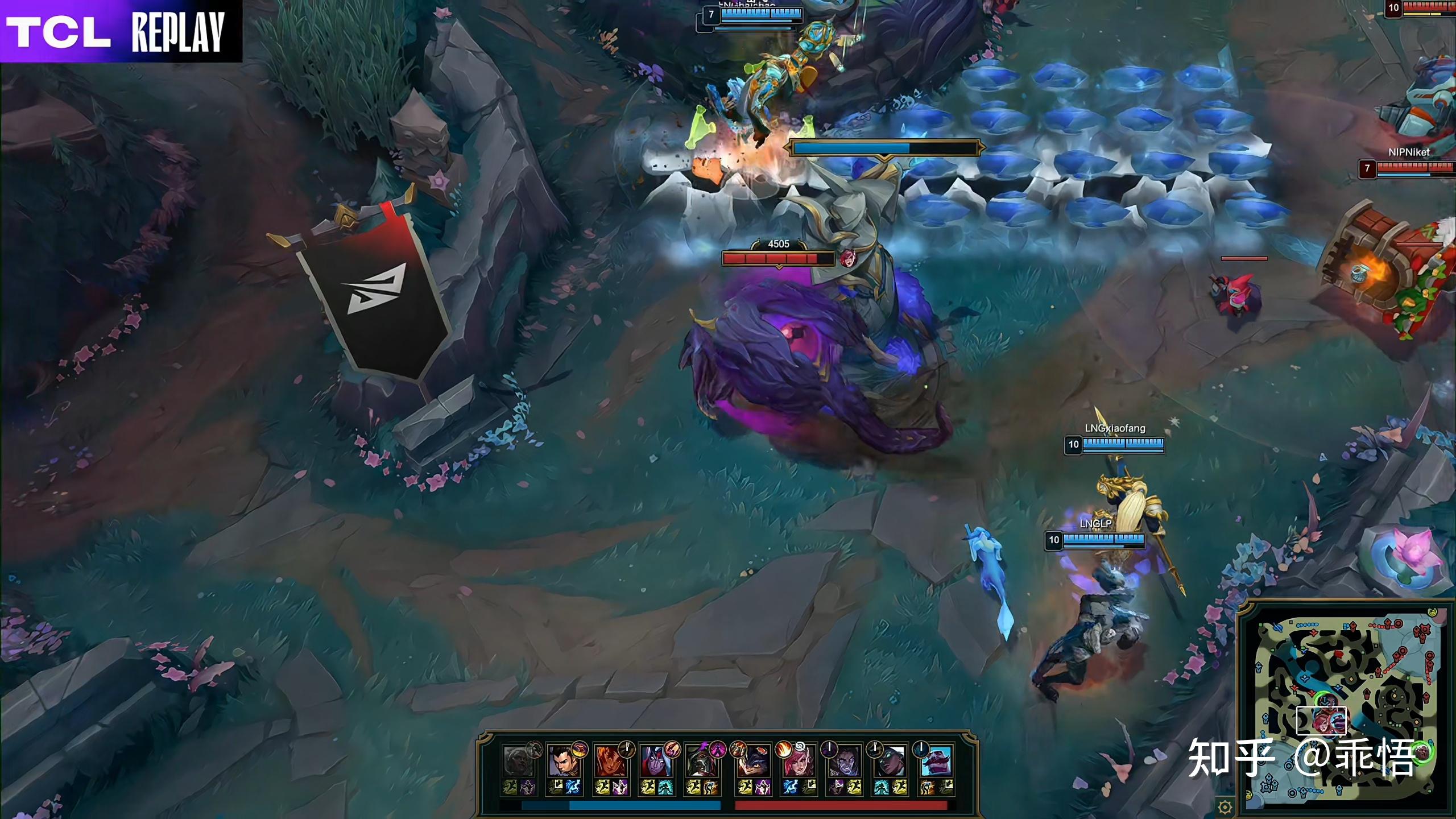Select the Braum champion portrait
The height and width of the screenshot is (819, 1456).
936,762
